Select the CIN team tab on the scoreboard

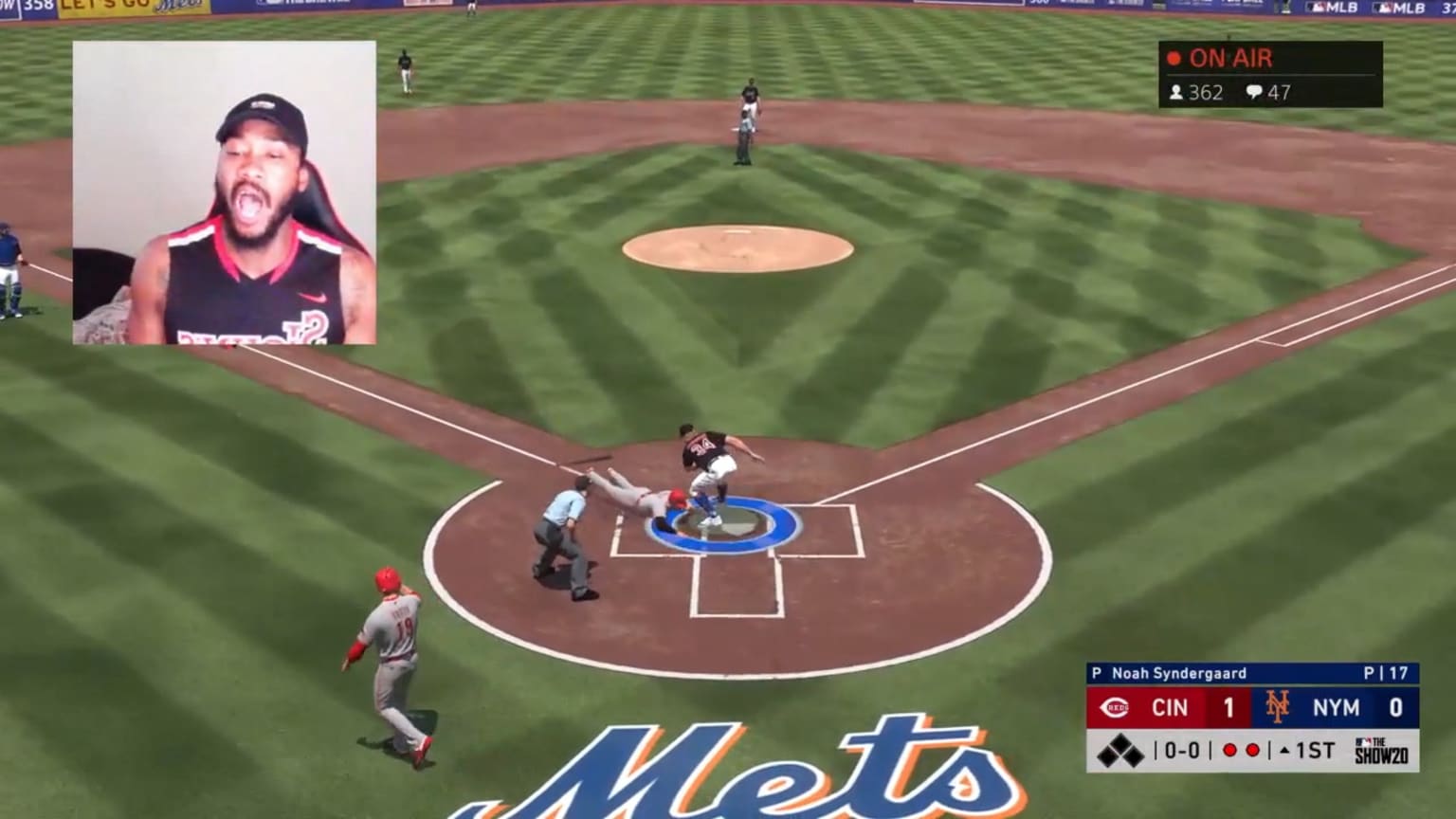coord(1170,707)
